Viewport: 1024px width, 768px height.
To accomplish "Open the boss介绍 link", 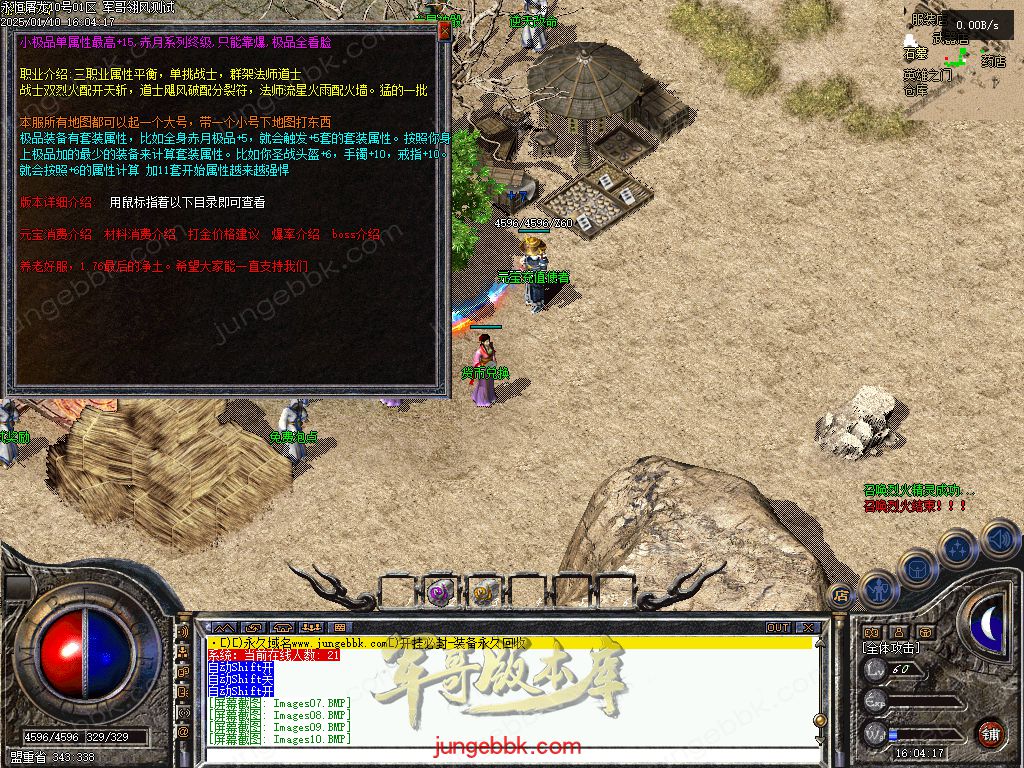I will pyautogui.click(x=356, y=234).
